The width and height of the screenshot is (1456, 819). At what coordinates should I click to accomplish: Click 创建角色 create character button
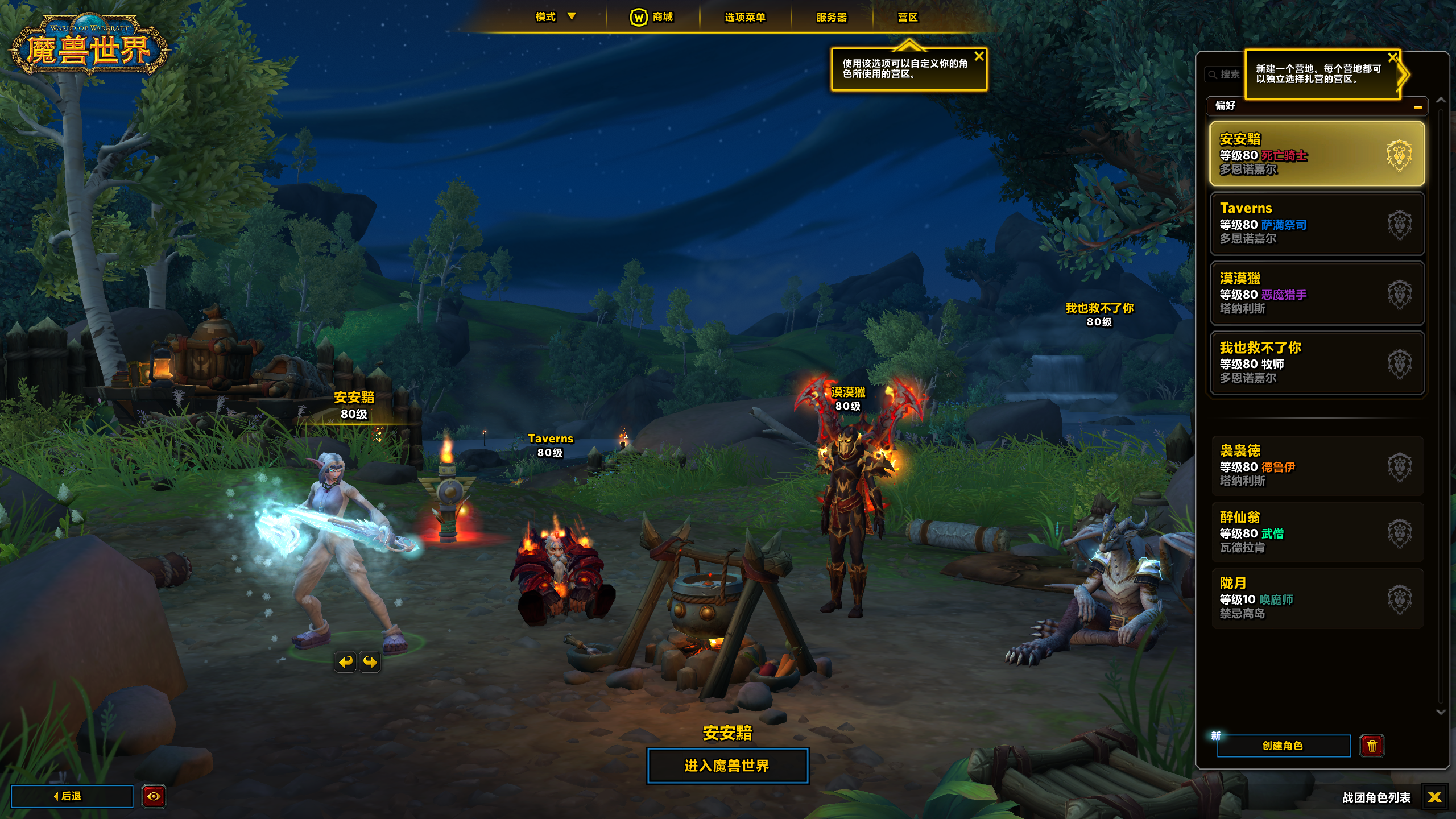click(1283, 746)
